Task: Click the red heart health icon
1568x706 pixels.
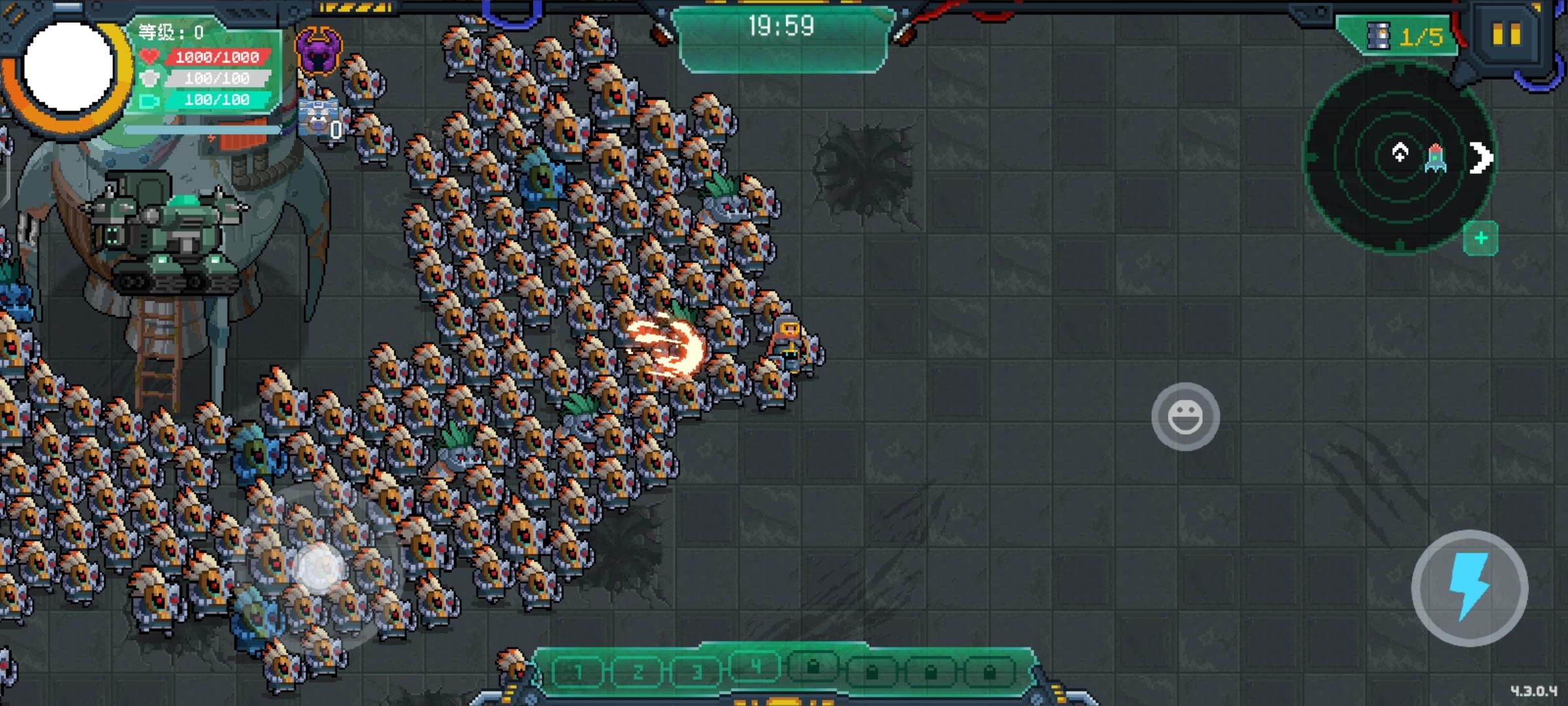Action: tap(149, 57)
